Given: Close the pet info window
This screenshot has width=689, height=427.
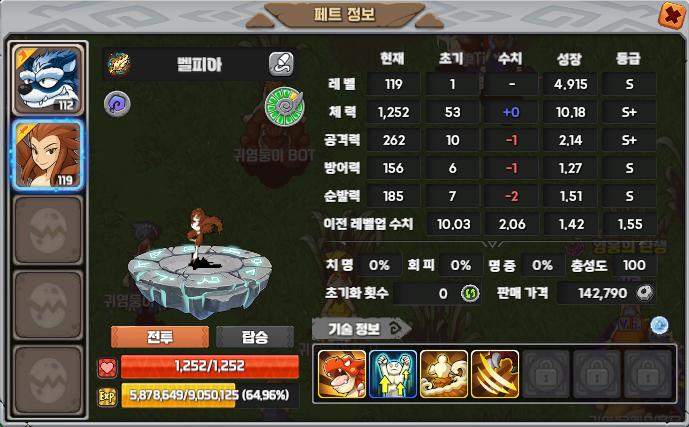Looking at the screenshot, I should pyautogui.click(x=669, y=14).
